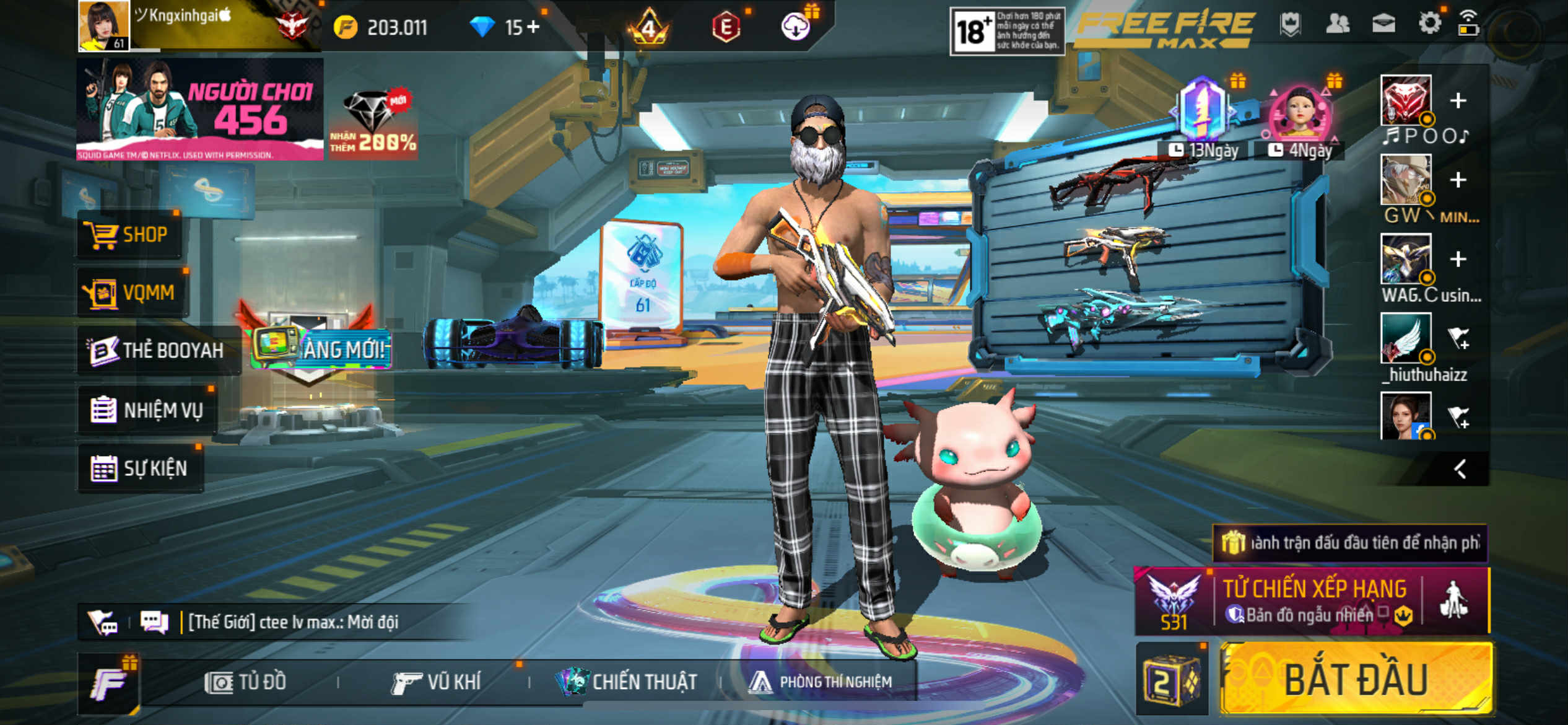This screenshot has height=725, width=1568.
Task: Enter PHÒNG THÍ NGHIỆM lab
Action: pyautogui.click(x=821, y=682)
